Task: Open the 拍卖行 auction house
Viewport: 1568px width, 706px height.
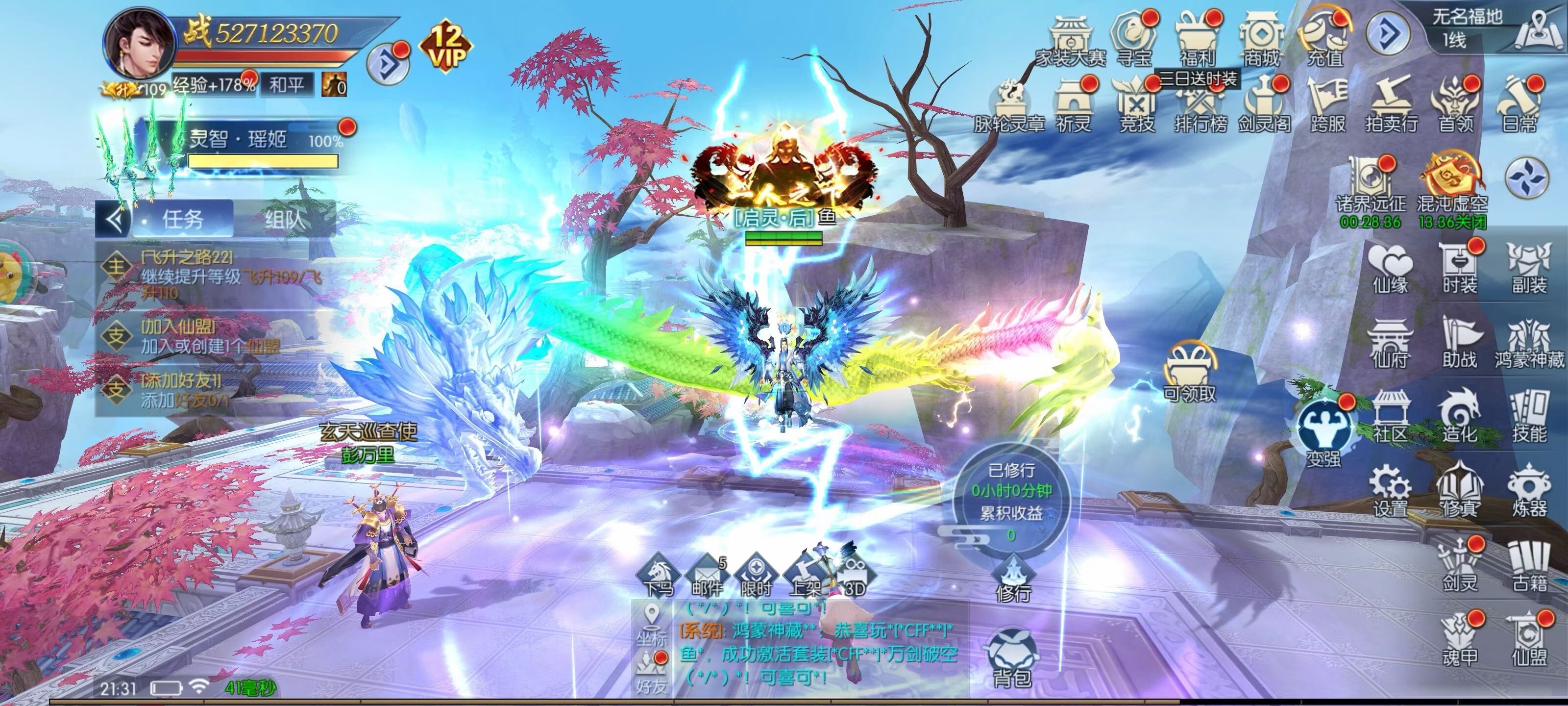Action: tap(1391, 105)
